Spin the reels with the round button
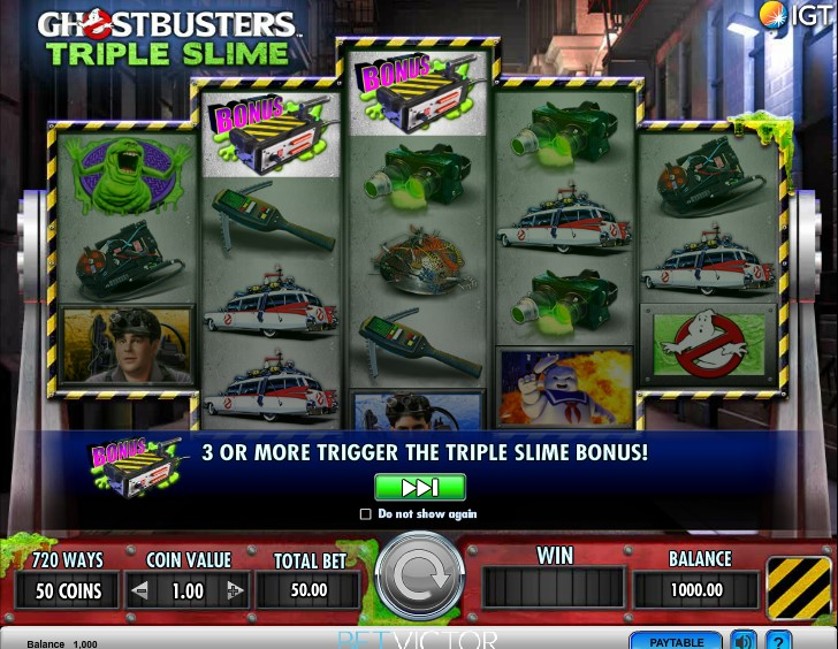The image size is (838, 649). pos(419,576)
